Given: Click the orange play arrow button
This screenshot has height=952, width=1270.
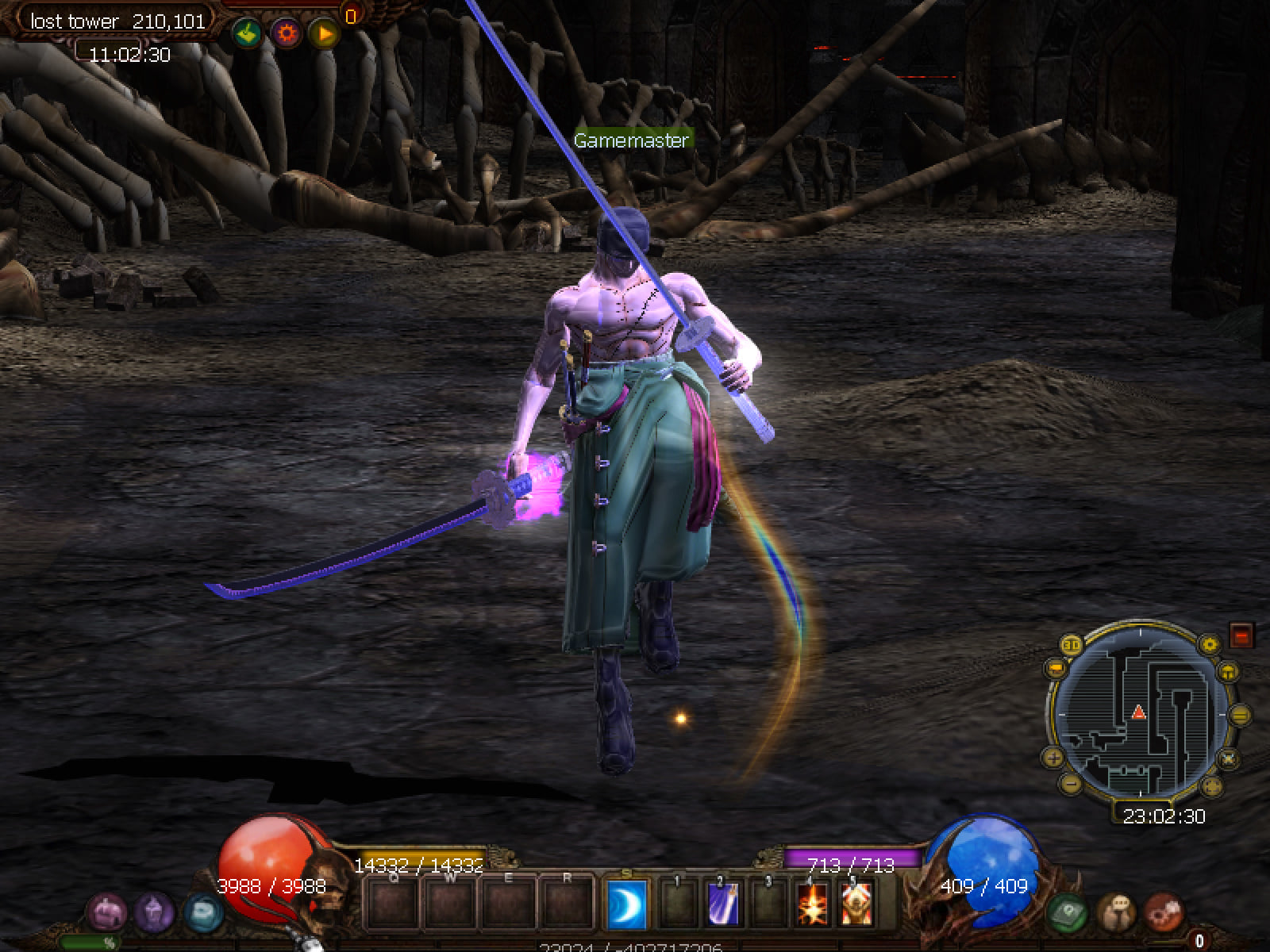Looking at the screenshot, I should tap(325, 33).
